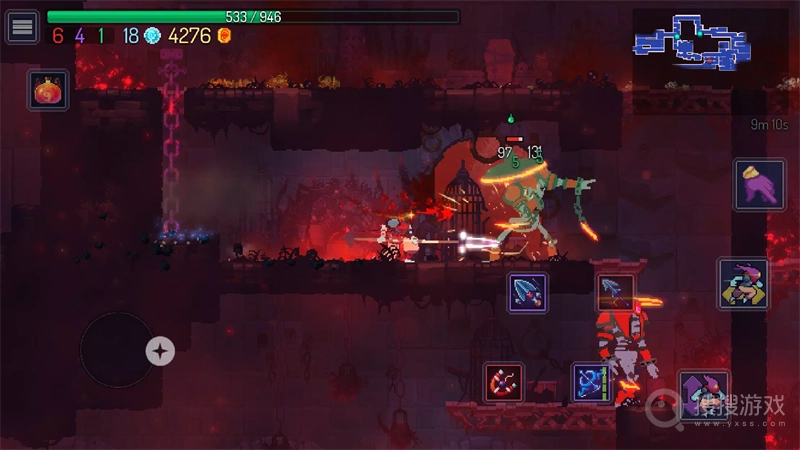Open the hamburger pause menu
Viewport: 800px width, 450px height.
(x=22, y=26)
